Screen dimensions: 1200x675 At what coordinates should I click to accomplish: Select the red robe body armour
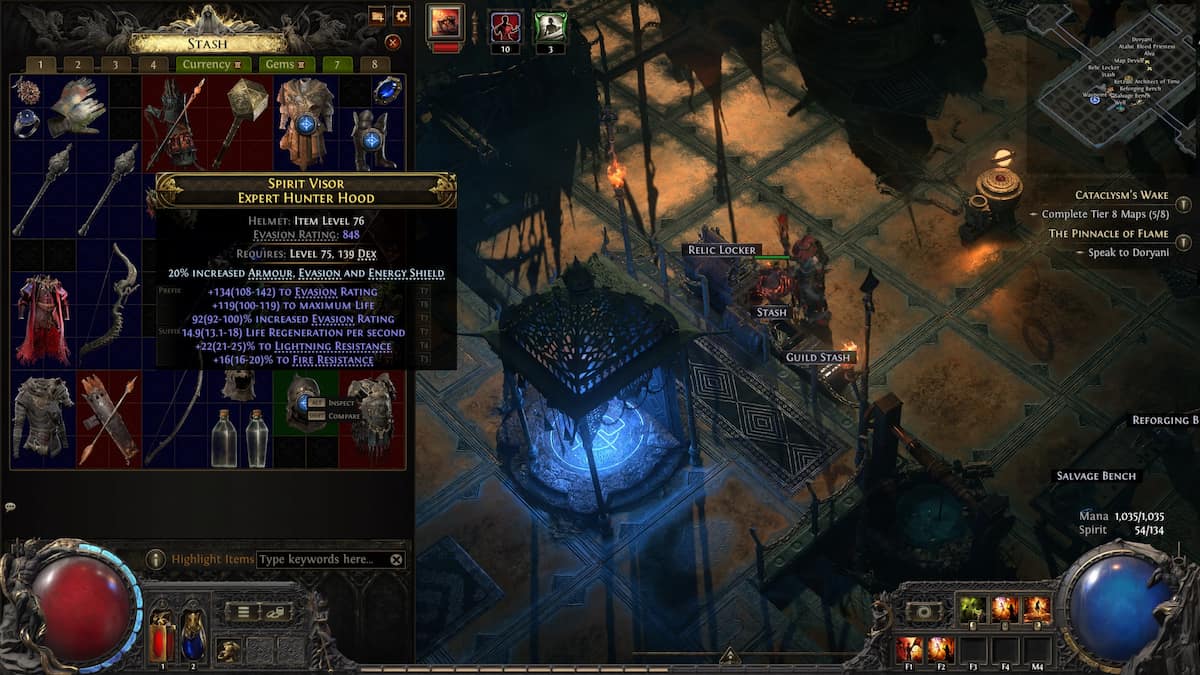43,319
